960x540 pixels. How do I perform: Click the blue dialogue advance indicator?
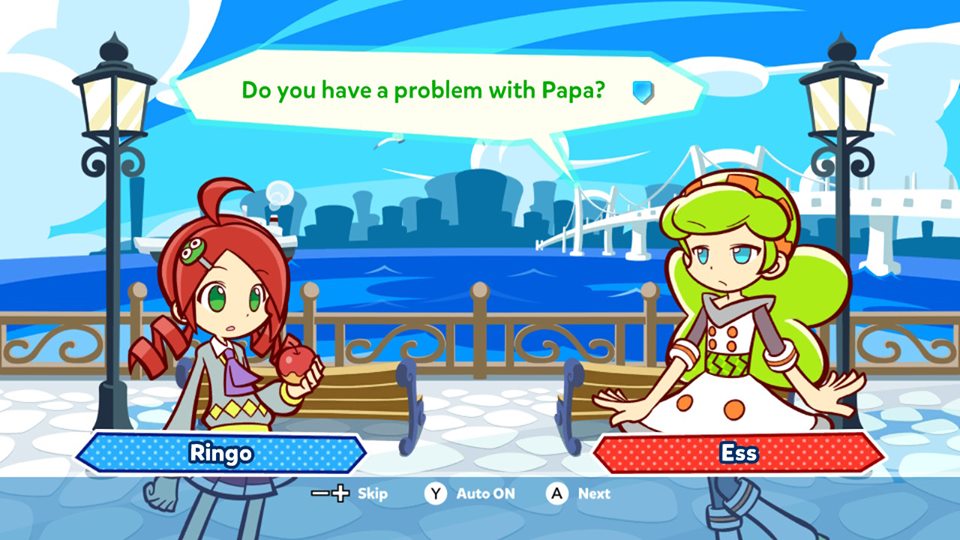643,92
